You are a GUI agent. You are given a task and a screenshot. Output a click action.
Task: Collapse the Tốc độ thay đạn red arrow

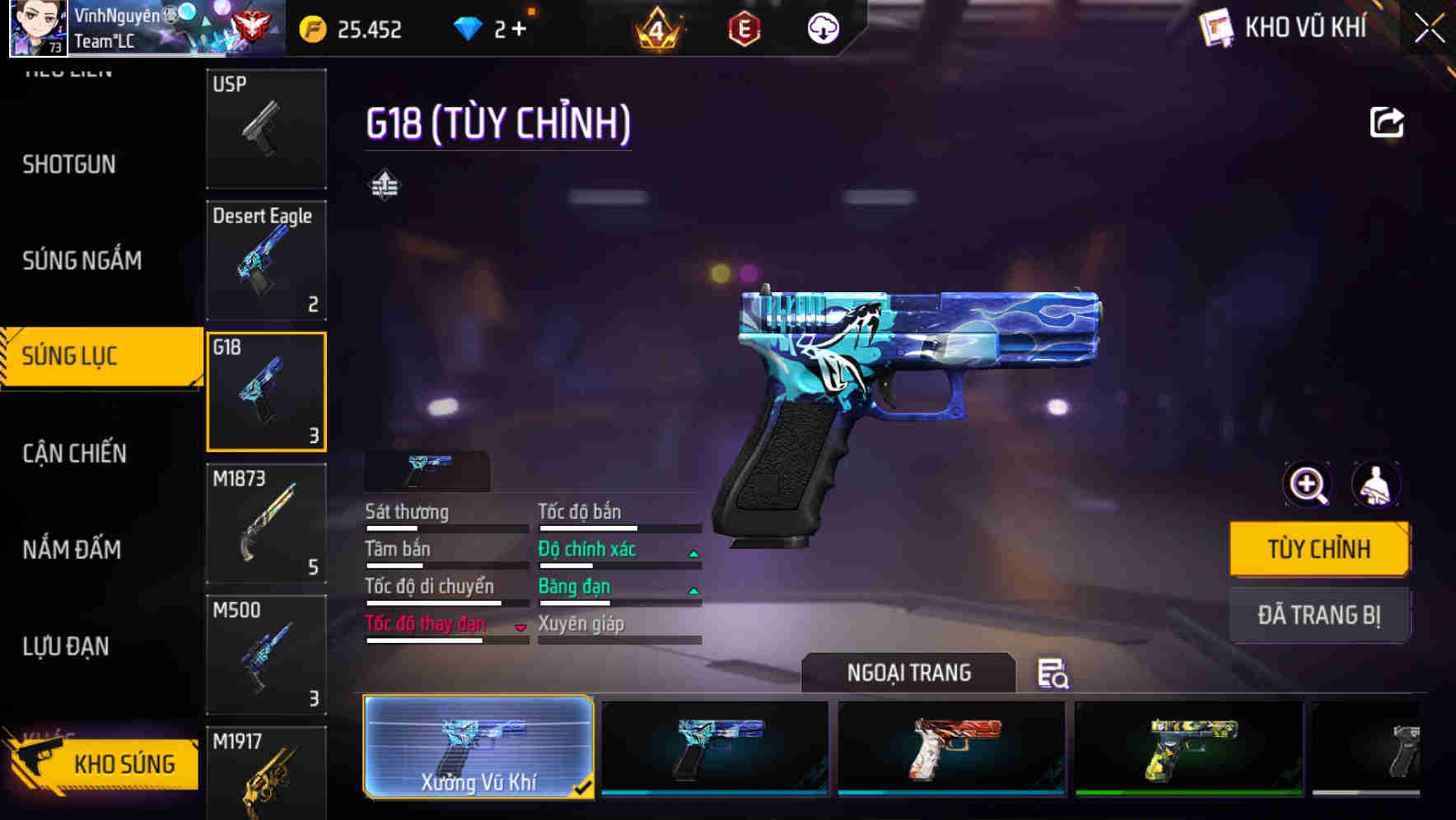point(520,626)
